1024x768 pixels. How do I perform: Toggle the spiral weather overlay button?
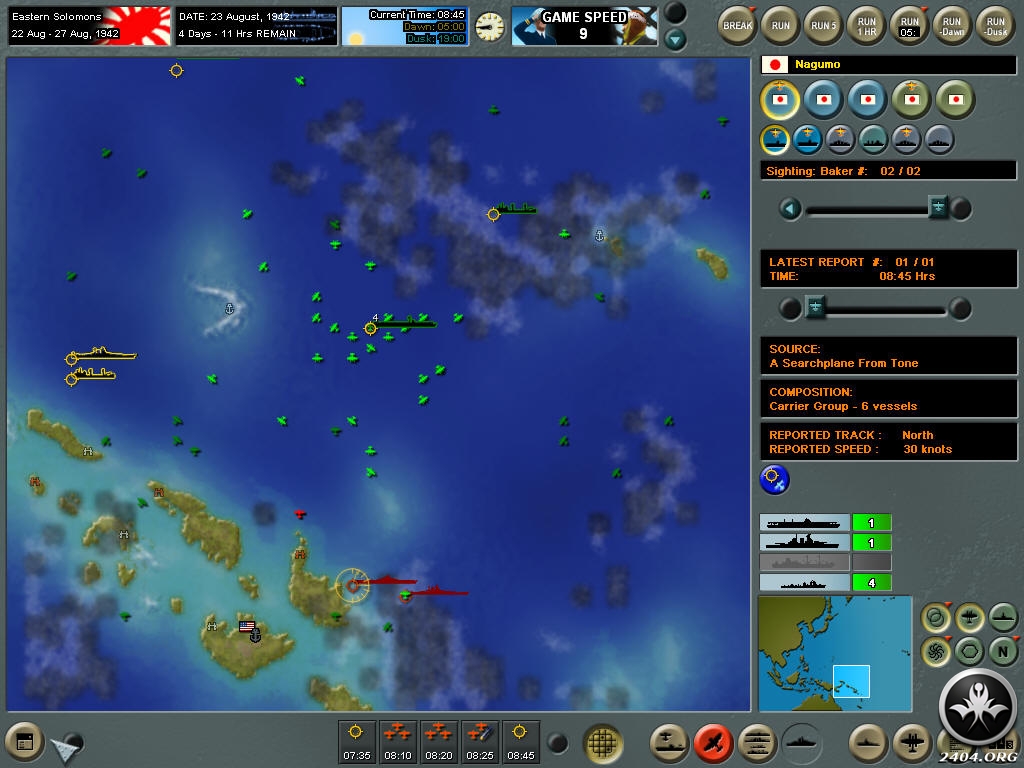pyautogui.click(x=936, y=651)
